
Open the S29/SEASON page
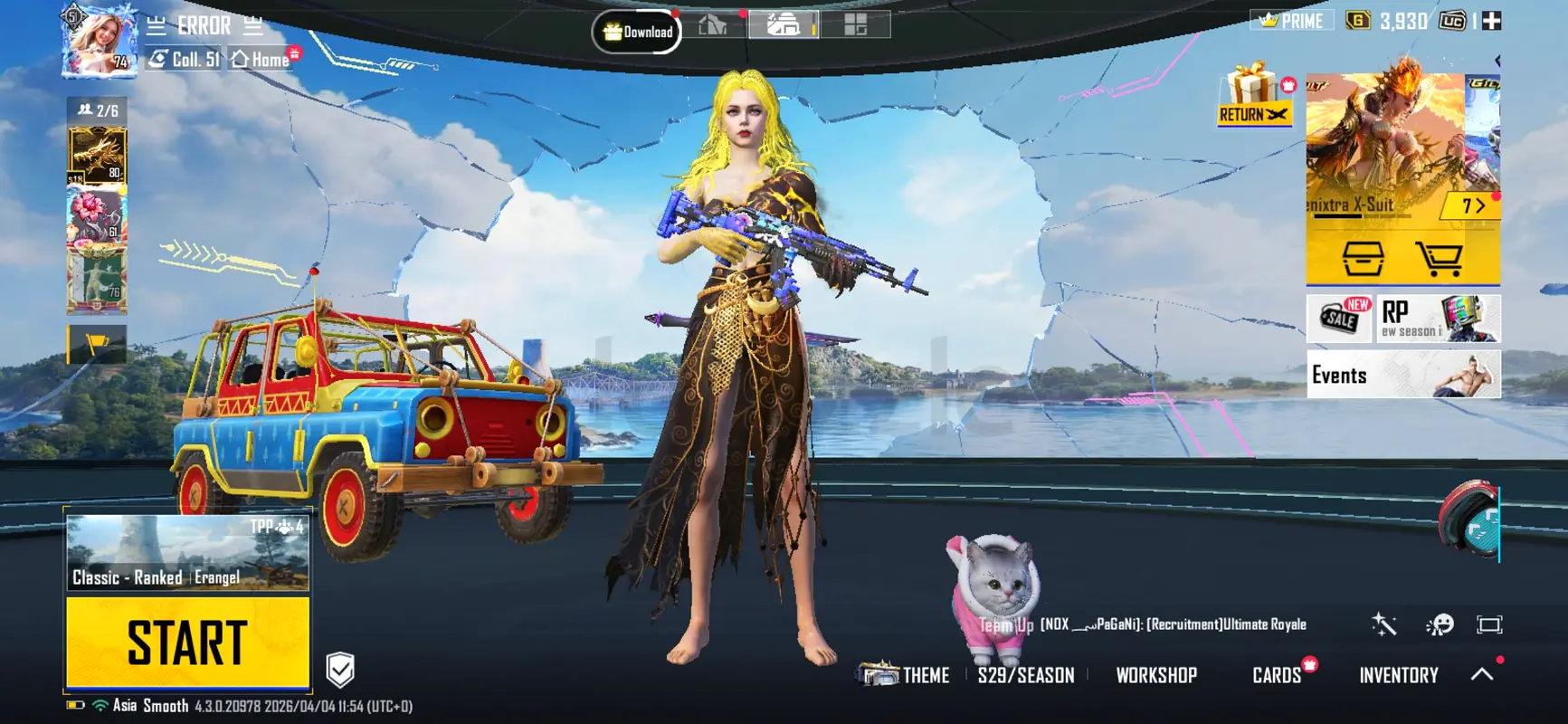click(x=1026, y=675)
